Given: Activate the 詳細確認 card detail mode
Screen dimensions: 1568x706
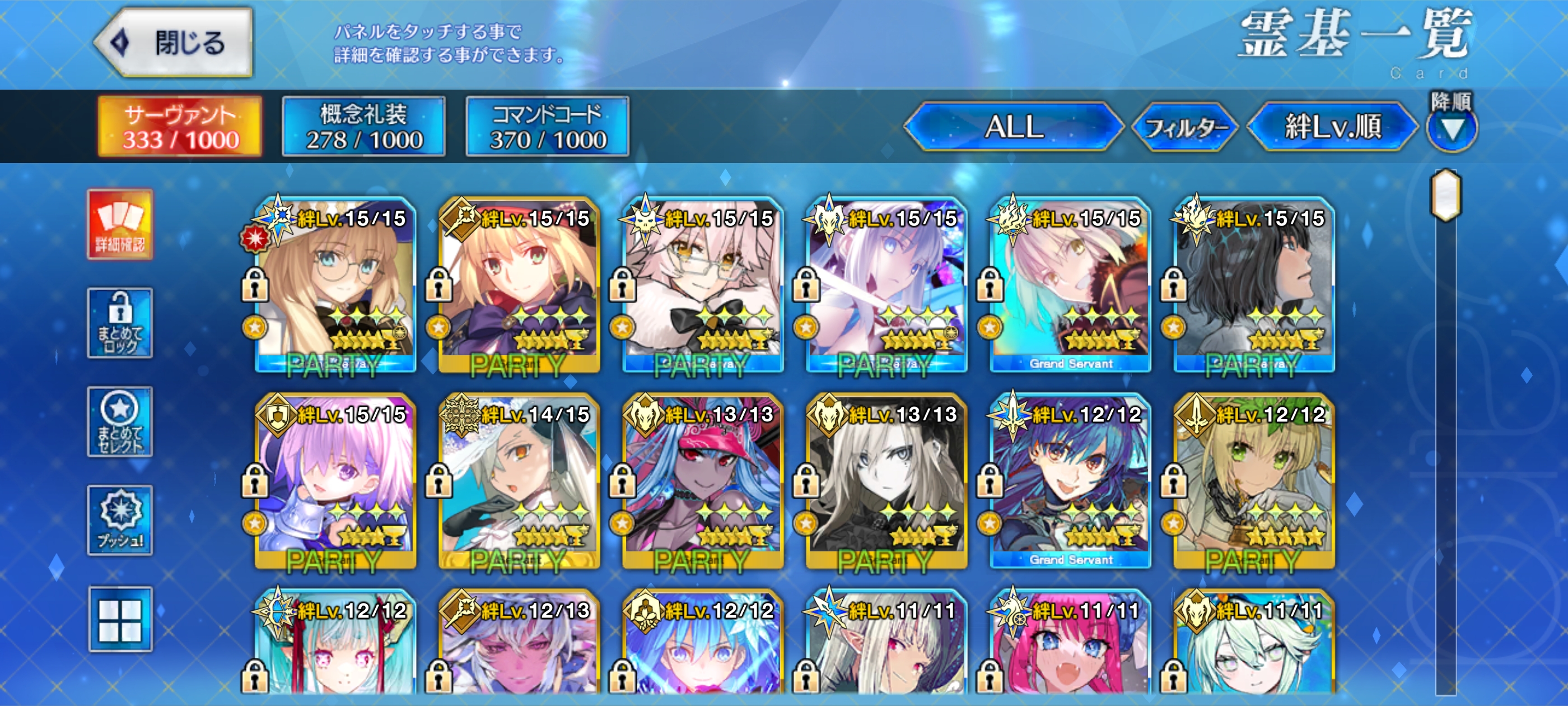Looking at the screenshot, I should [120, 224].
